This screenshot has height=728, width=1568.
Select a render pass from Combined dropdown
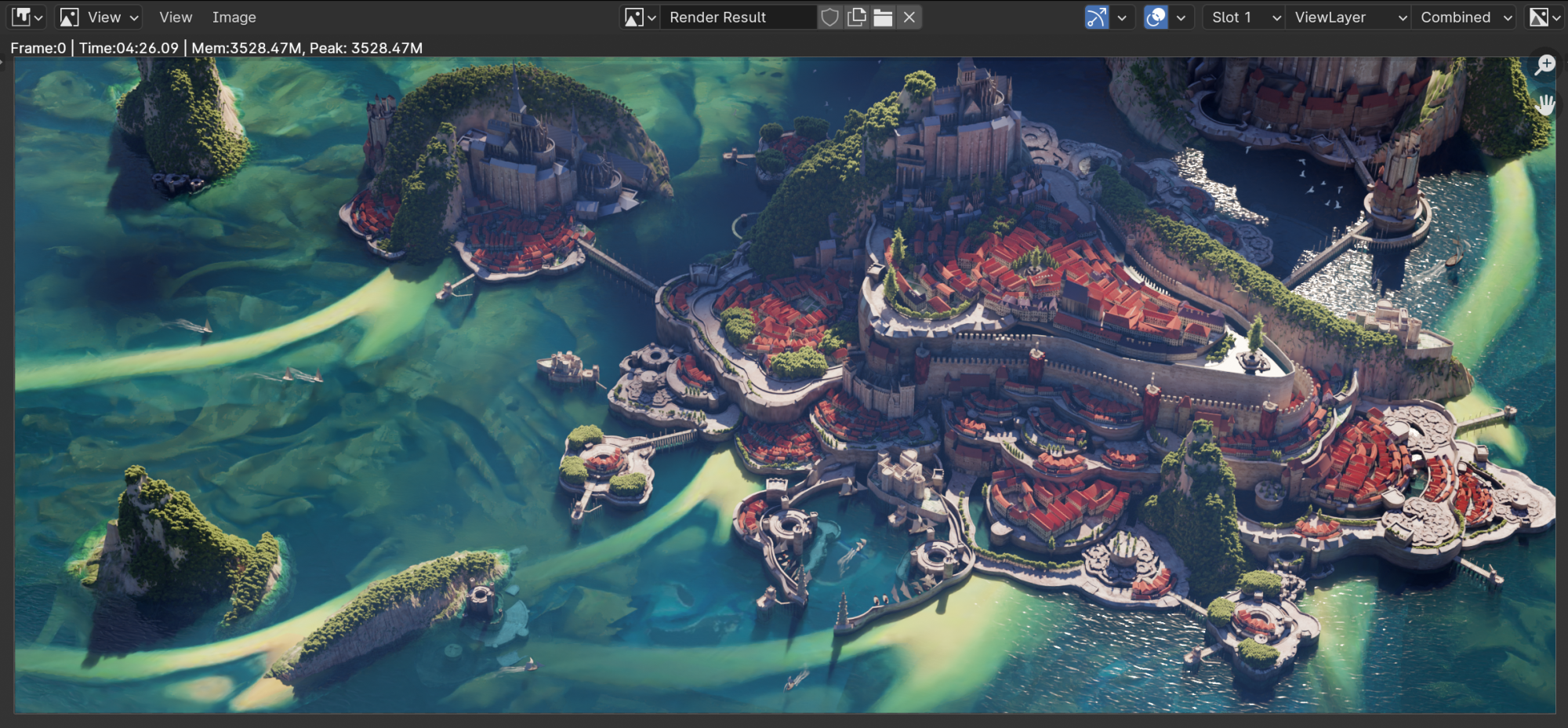pyautogui.click(x=1466, y=17)
